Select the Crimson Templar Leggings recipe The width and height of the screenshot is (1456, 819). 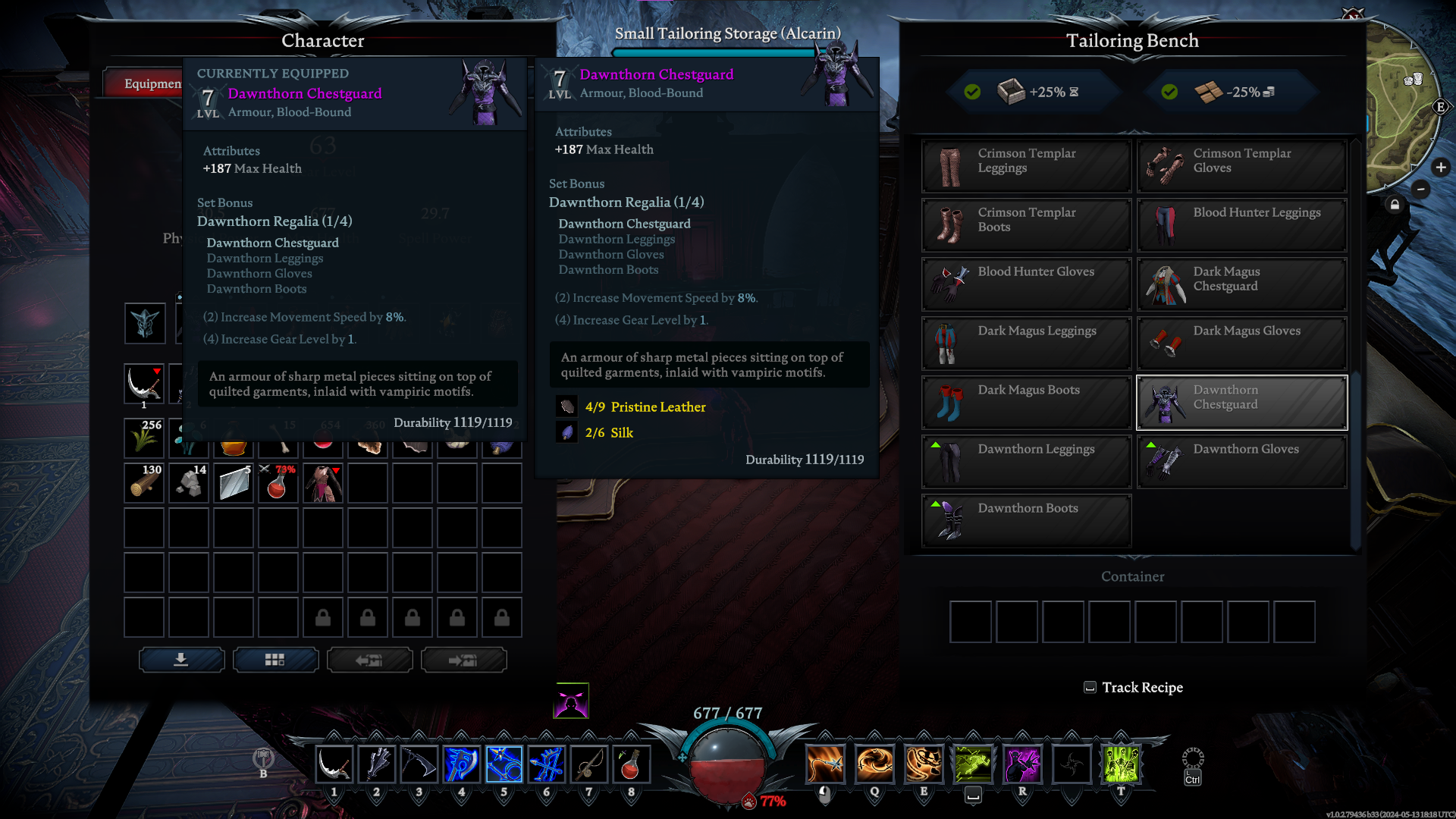tap(1026, 165)
